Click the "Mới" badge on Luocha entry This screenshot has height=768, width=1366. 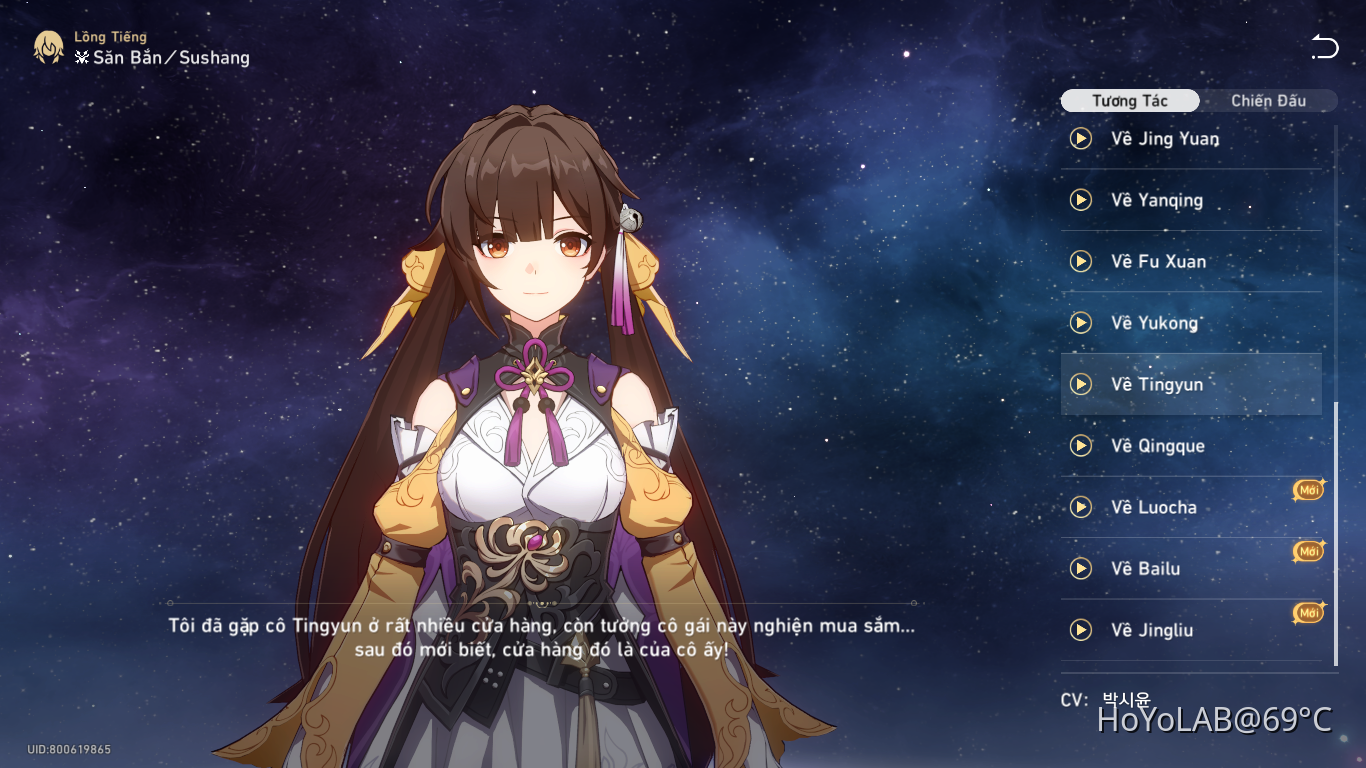click(x=1308, y=489)
